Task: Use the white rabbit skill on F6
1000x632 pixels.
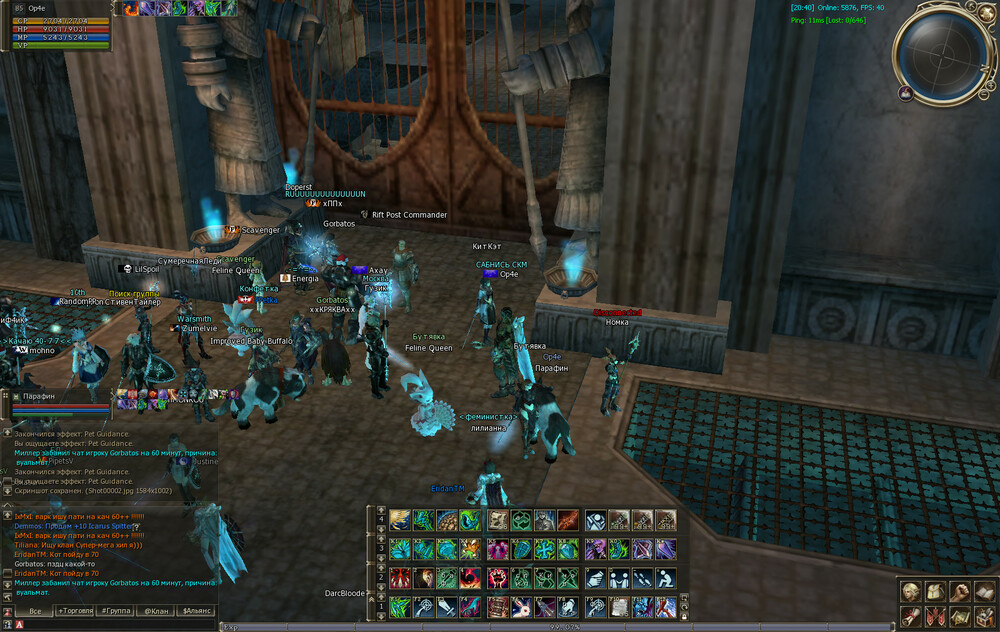Action: click(x=520, y=607)
